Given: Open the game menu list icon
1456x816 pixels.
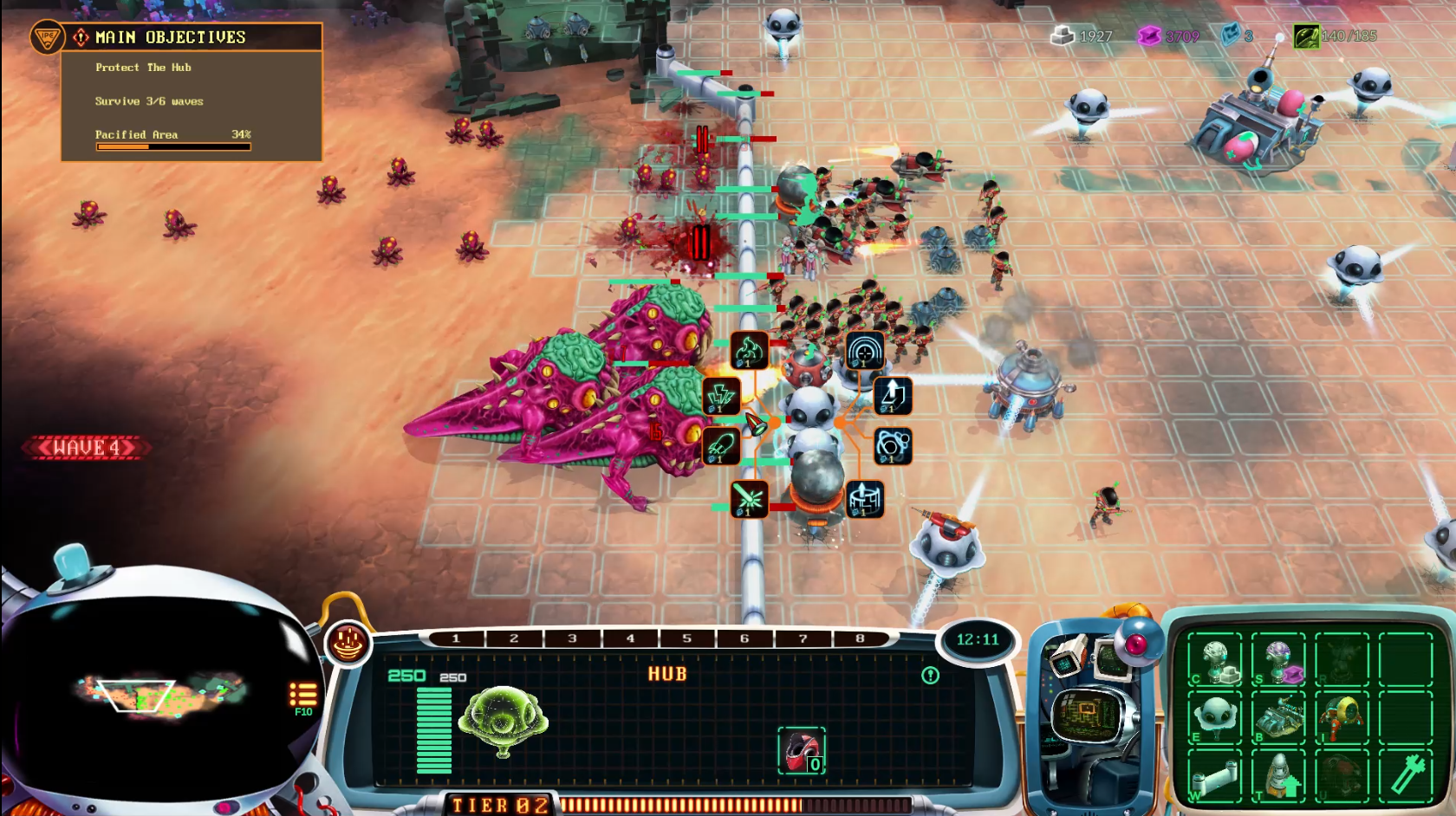Looking at the screenshot, I should click(x=302, y=695).
